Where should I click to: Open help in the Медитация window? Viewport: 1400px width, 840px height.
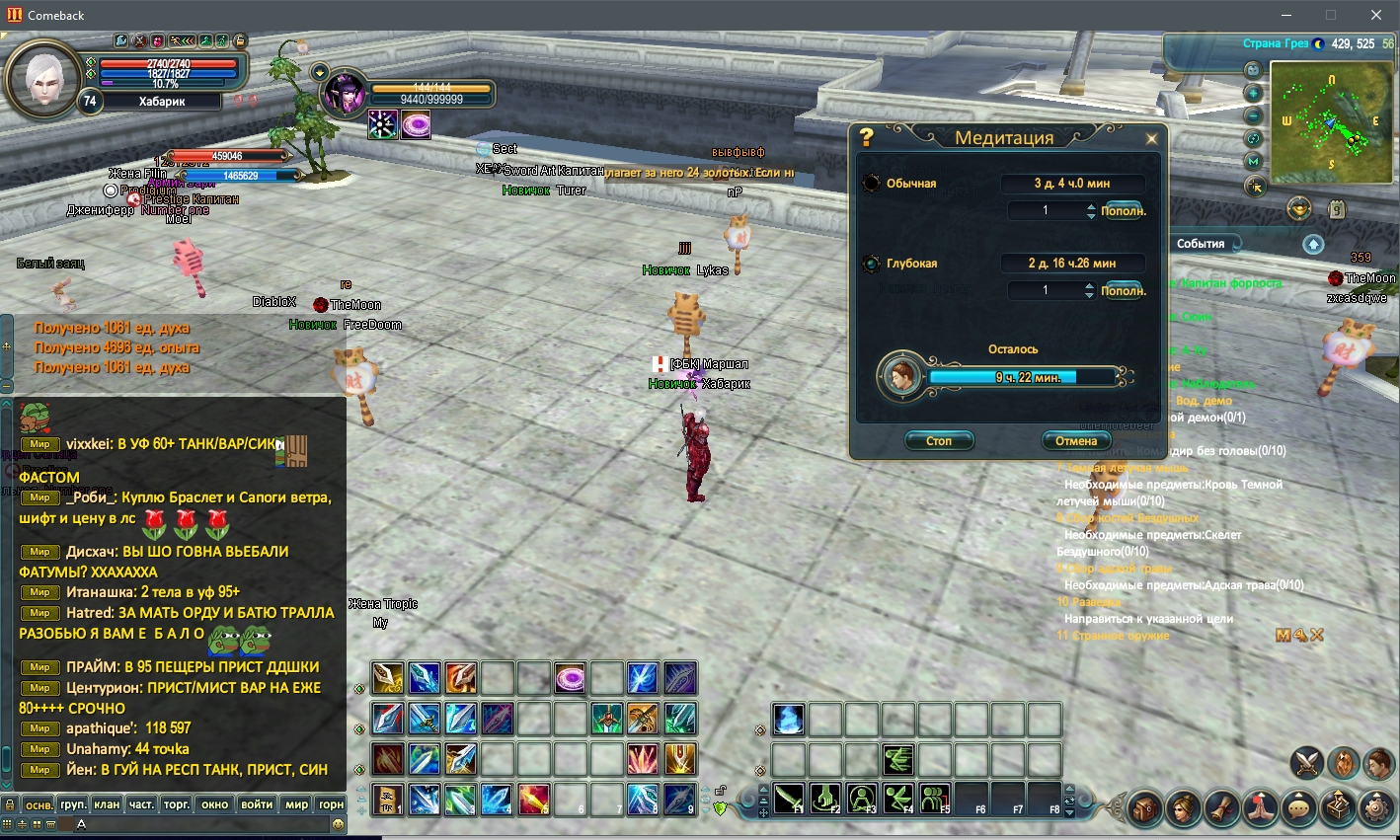[866, 137]
